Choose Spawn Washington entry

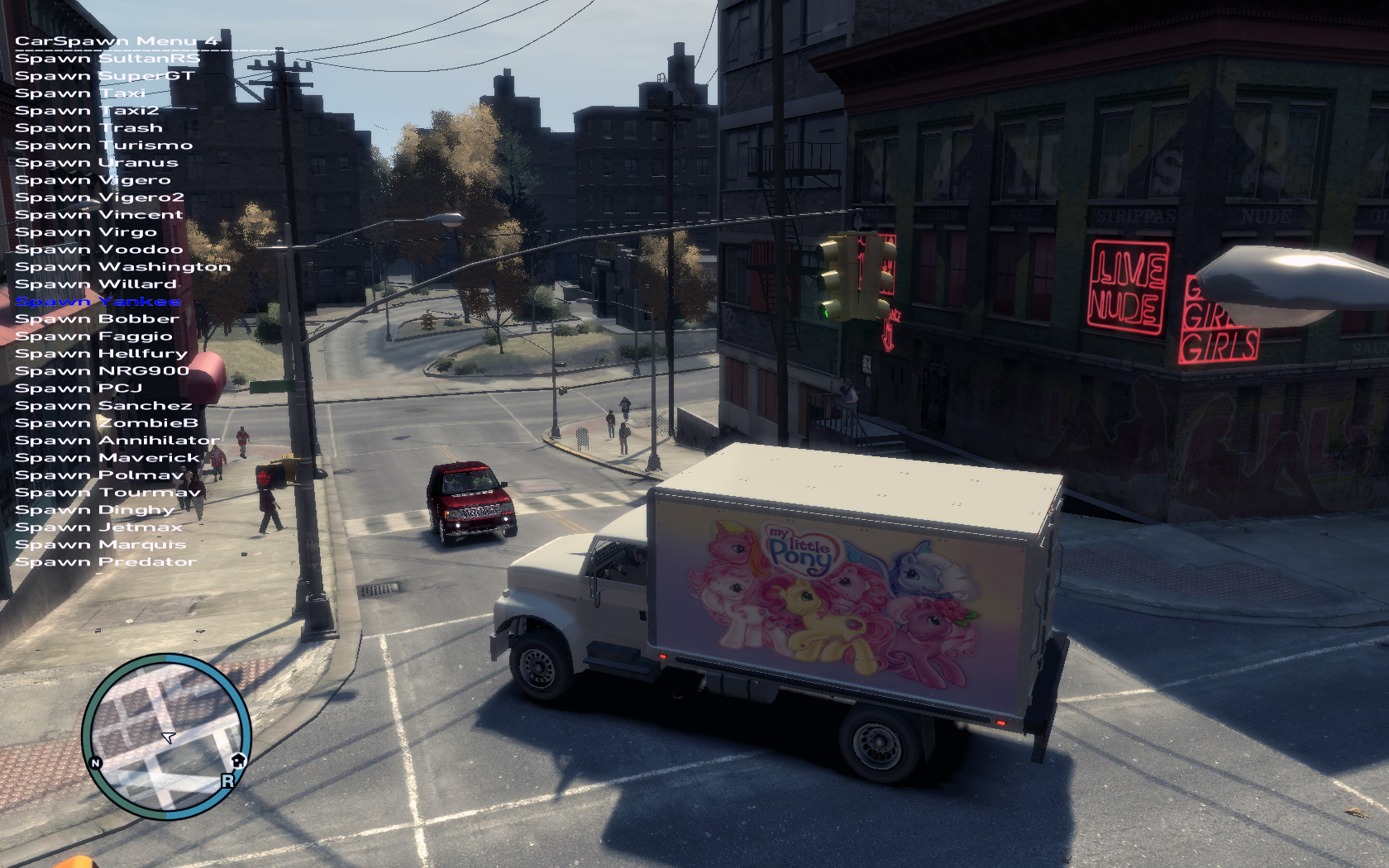(x=122, y=267)
